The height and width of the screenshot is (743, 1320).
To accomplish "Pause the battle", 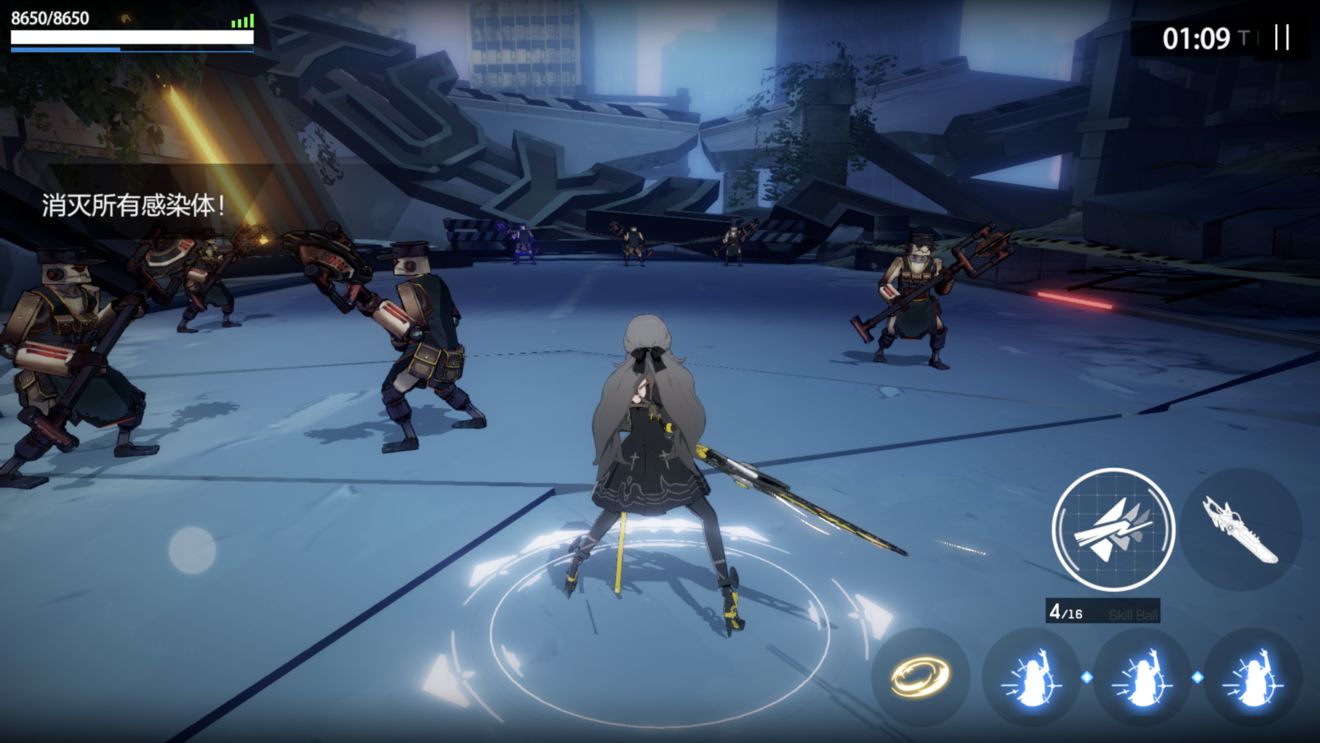I will (x=1281, y=38).
